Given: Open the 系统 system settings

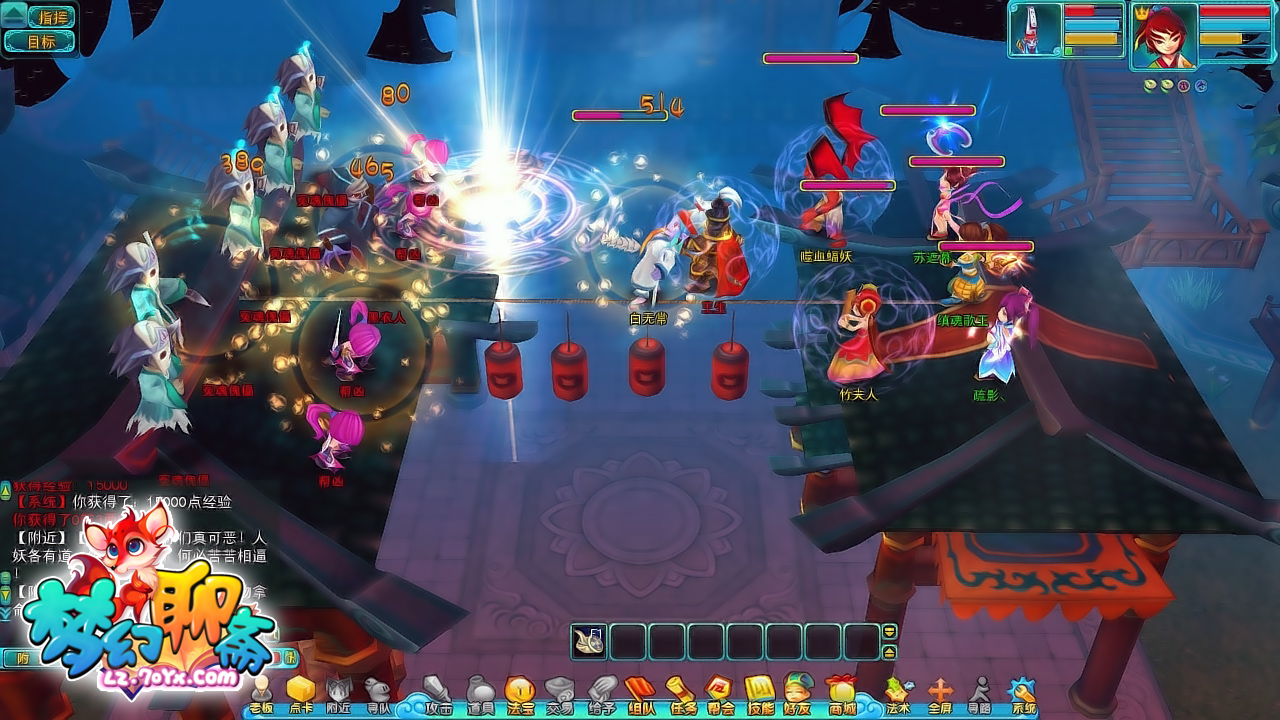Looking at the screenshot, I should pyautogui.click(x=1023, y=694).
